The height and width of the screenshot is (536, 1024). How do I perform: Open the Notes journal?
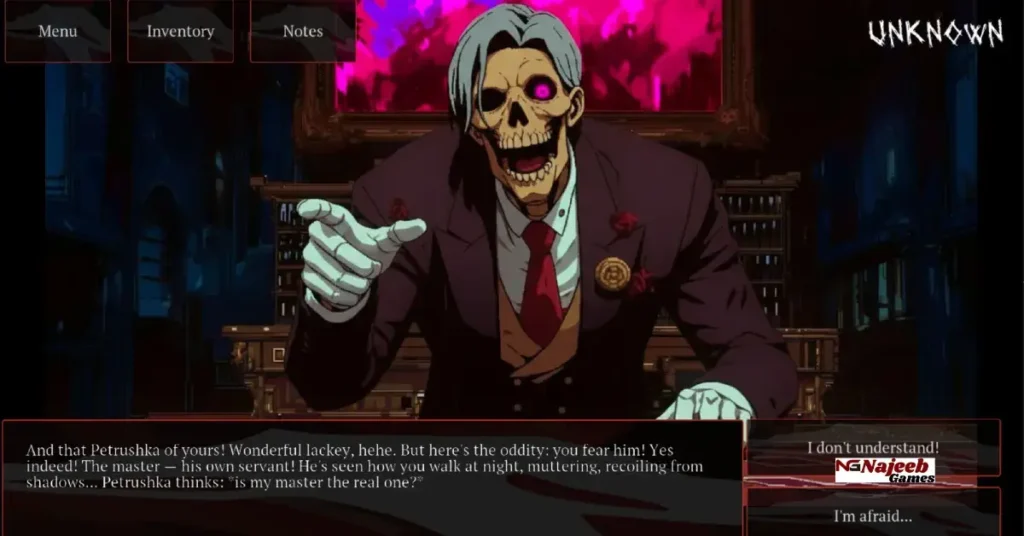pos(302,31)
